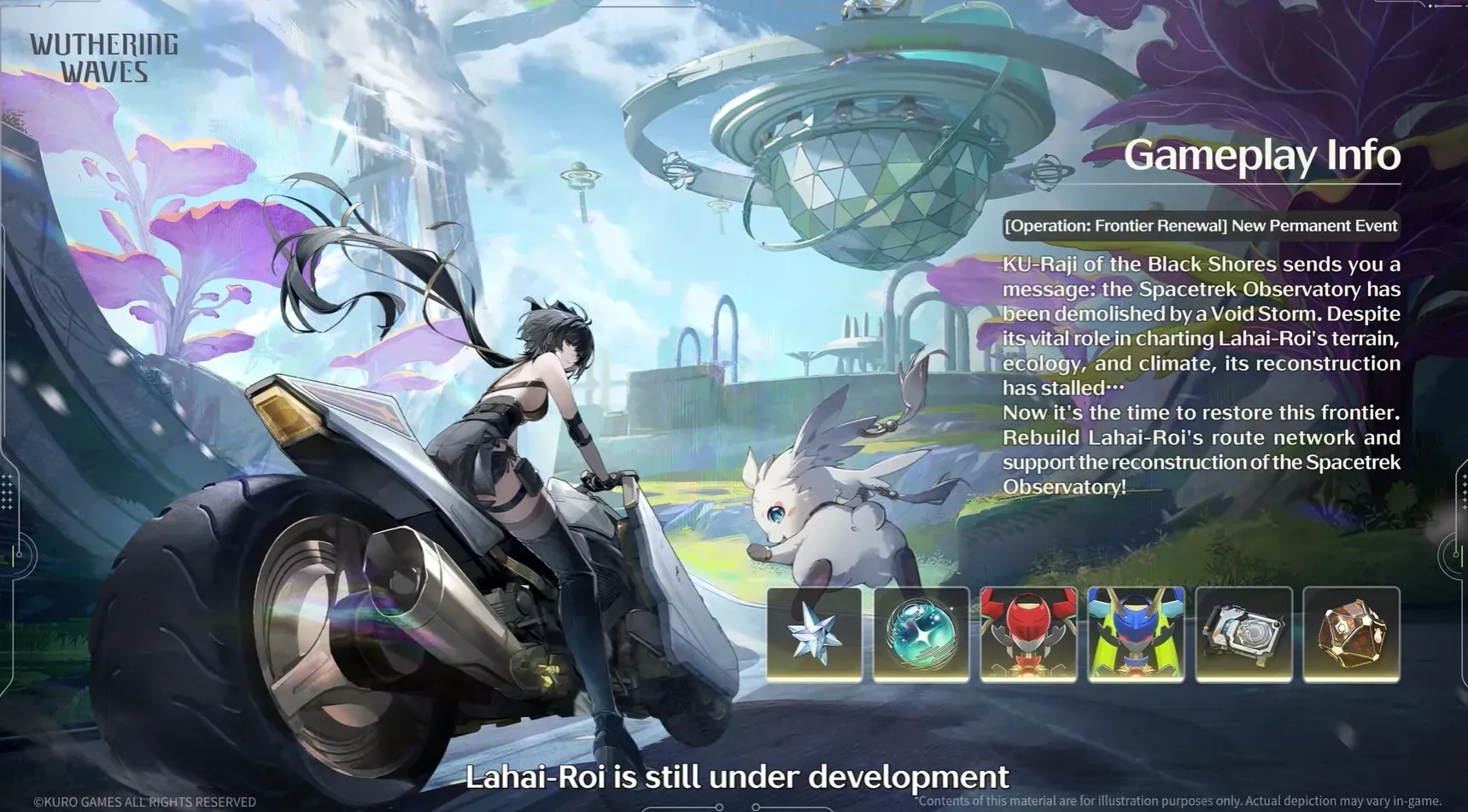
Task: Click the silver mechanical case reward icon
Action: [x=1243, y=634]
